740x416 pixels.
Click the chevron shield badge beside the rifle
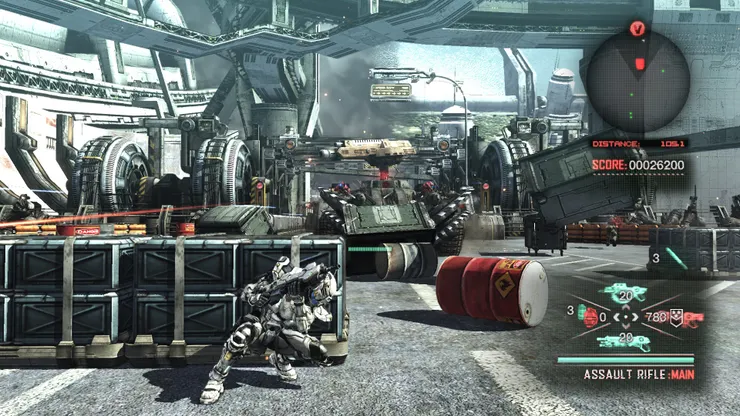tap(675, 318)
